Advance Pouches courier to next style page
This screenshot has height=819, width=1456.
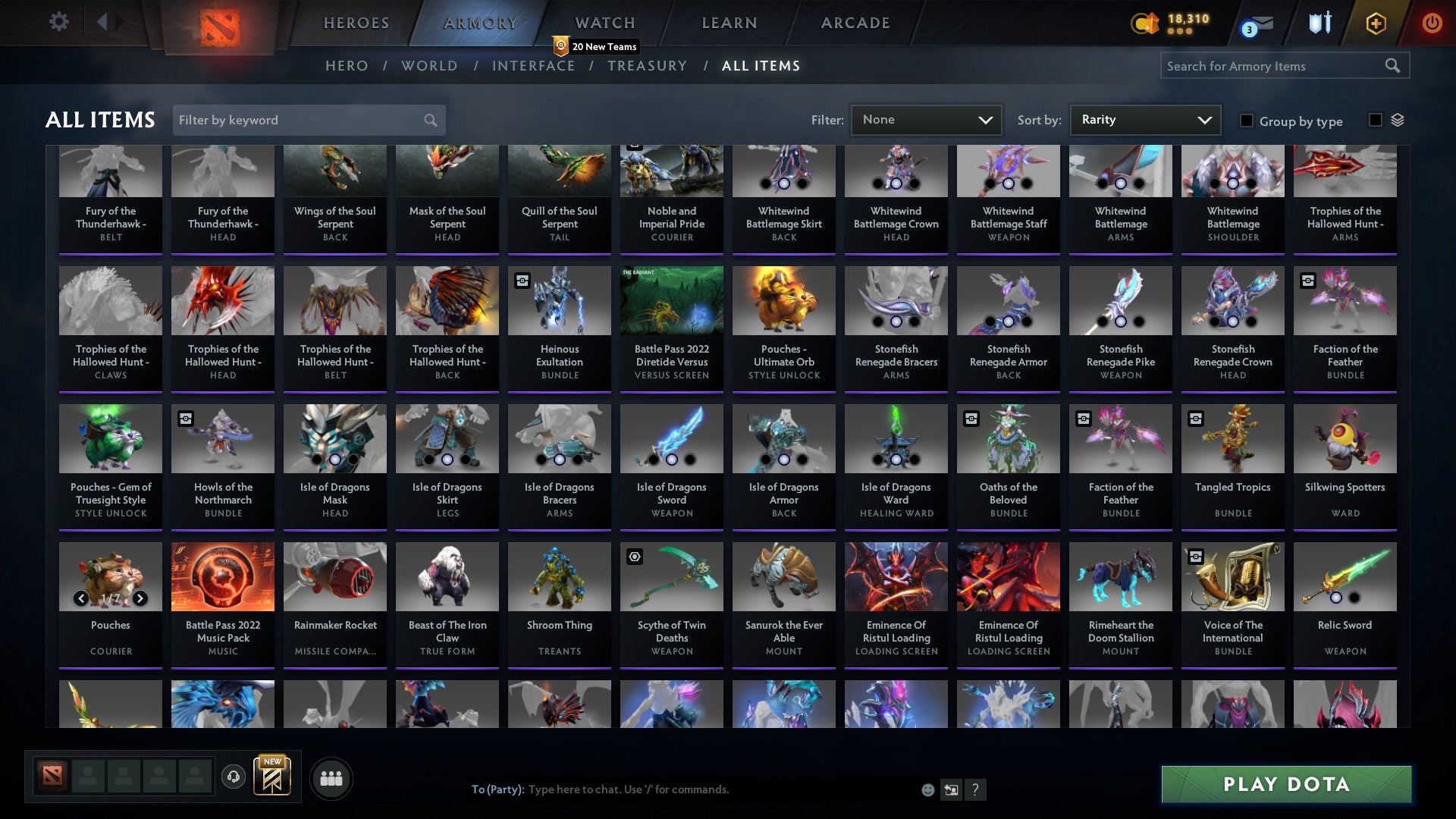pyautogui.click(x=140, y=598)
